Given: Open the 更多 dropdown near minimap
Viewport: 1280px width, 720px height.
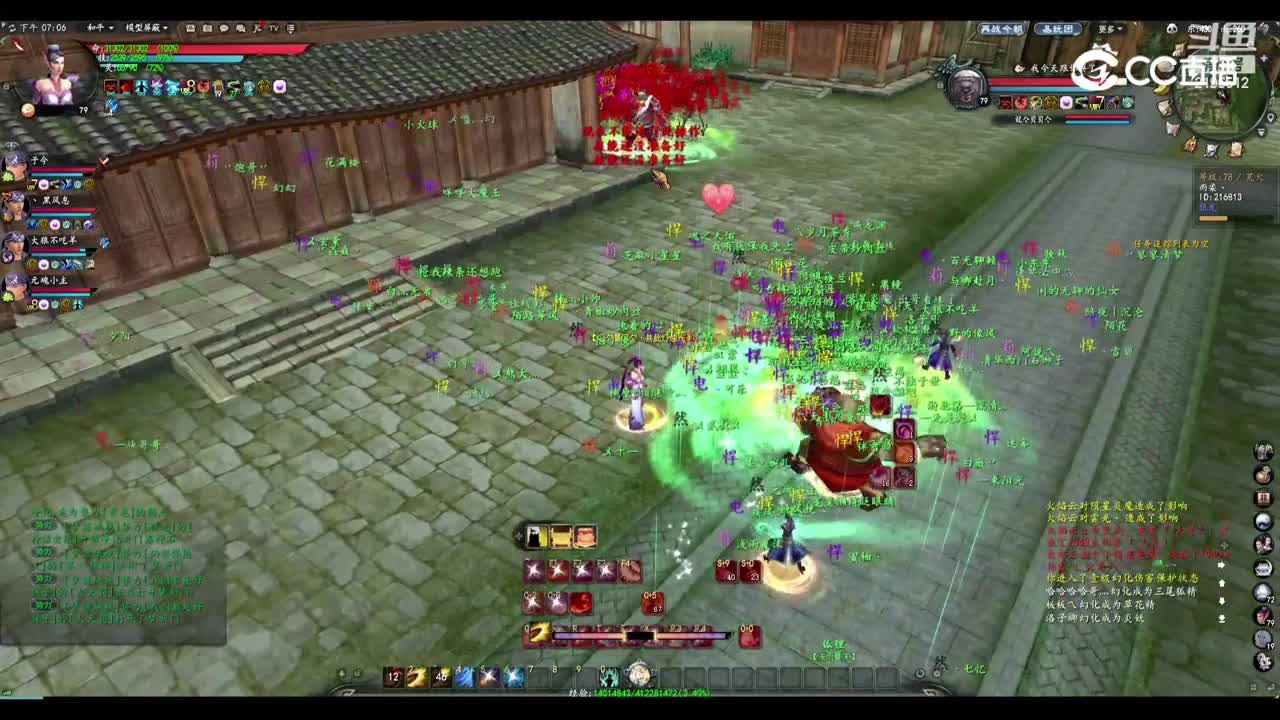Looking at the screenshot, I should [1108, 29].
